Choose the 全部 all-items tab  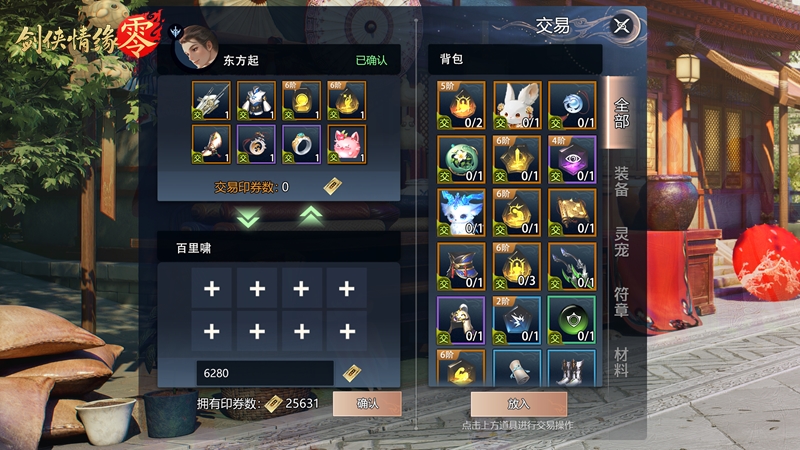tap(621, 112)
